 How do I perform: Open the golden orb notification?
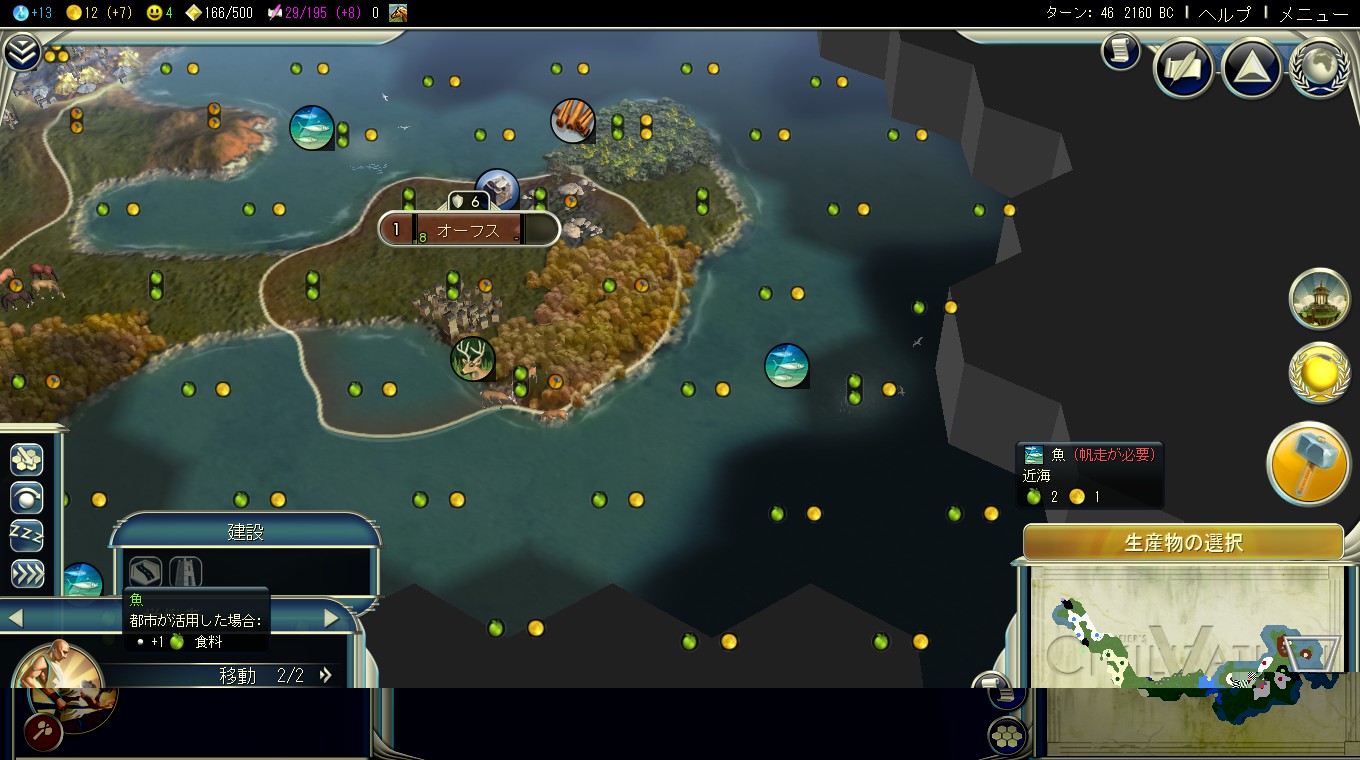pos(1319,373)
